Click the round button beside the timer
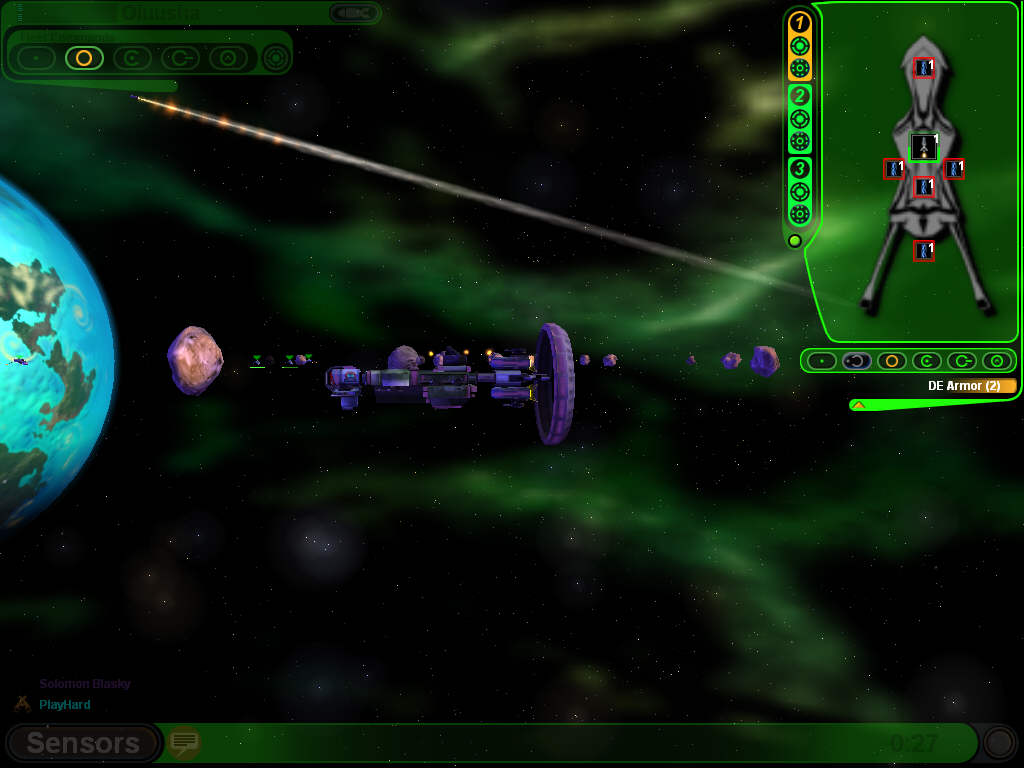 click(x=998, y=742)
